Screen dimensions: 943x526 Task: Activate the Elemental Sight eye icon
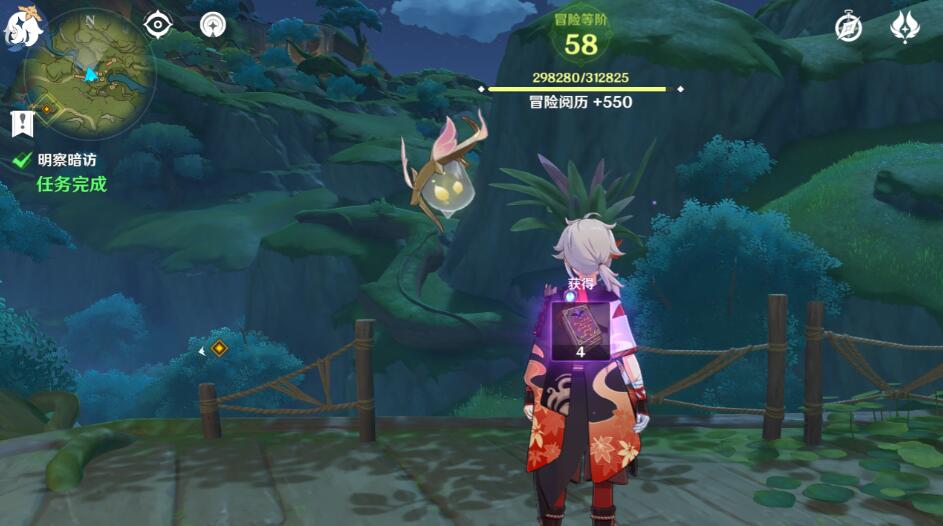pyautogui.click(x=158, y=25)
